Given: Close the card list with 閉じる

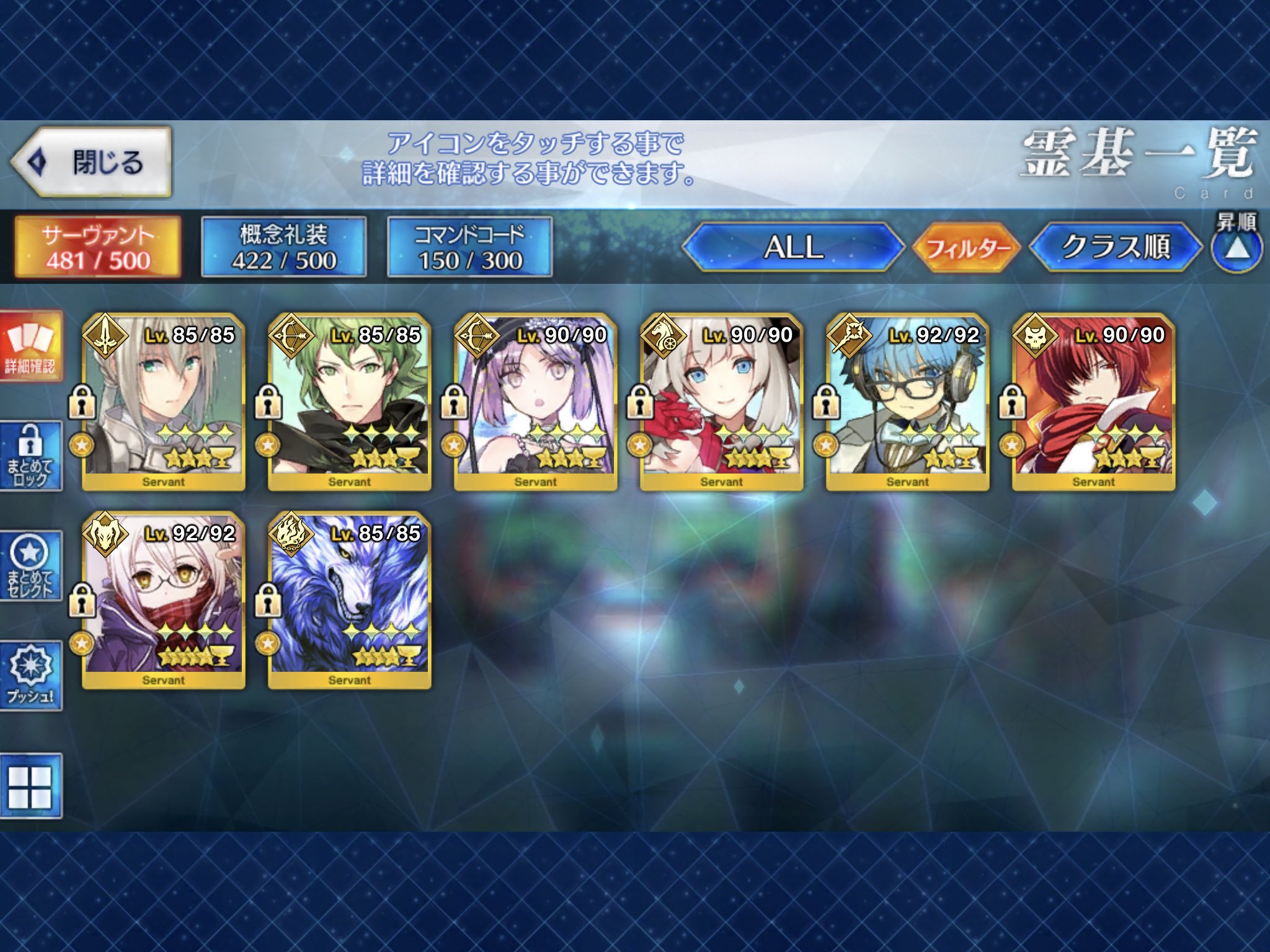Looking at the screenshot, I should click(91, 162).
